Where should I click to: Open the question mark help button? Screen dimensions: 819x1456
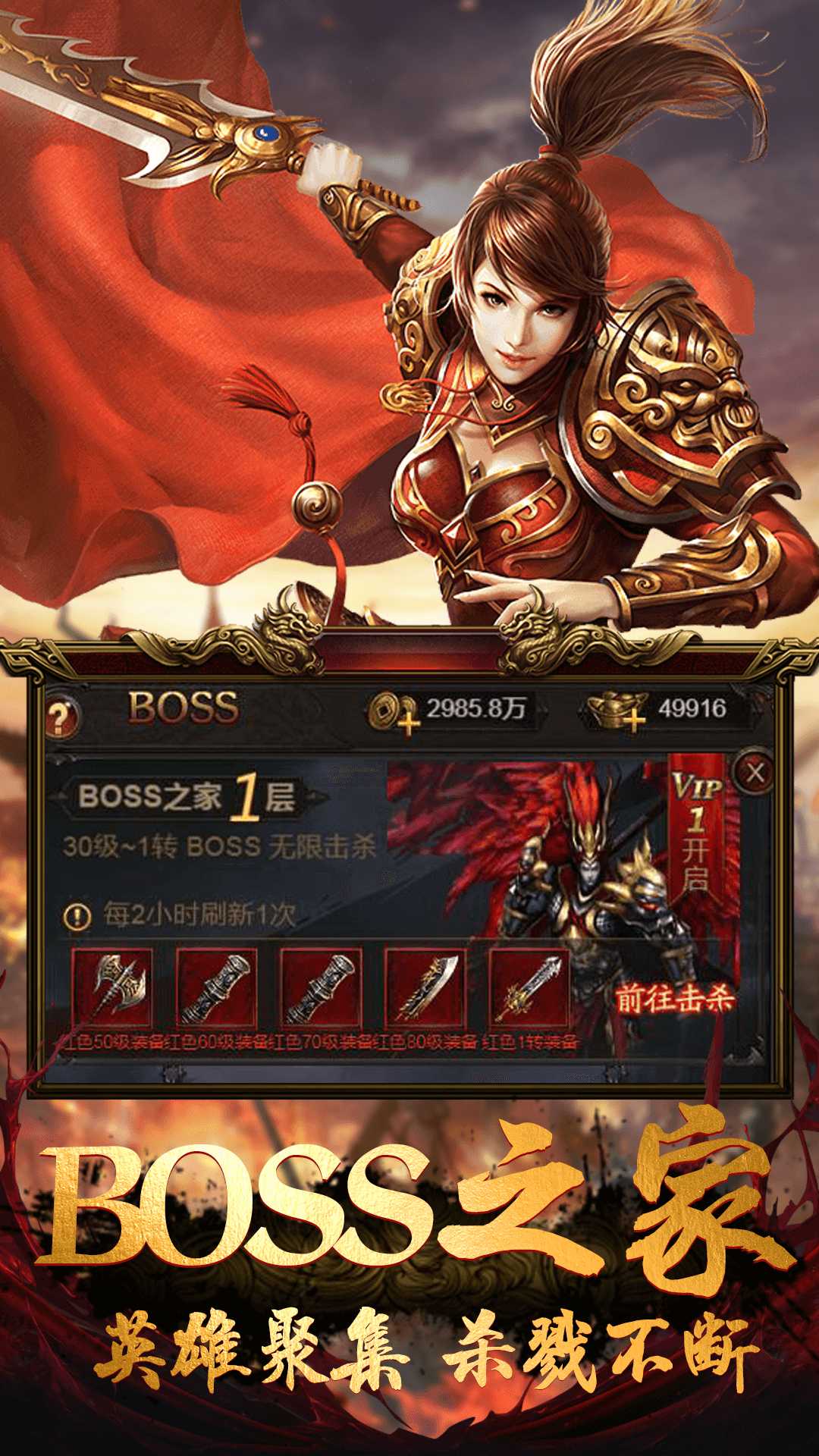[x=62, y=715]
